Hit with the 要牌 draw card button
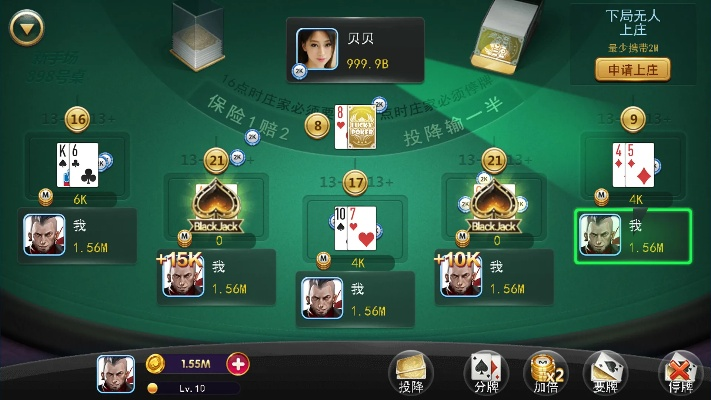This screenshot has width=711, height=400. (603, 372)
